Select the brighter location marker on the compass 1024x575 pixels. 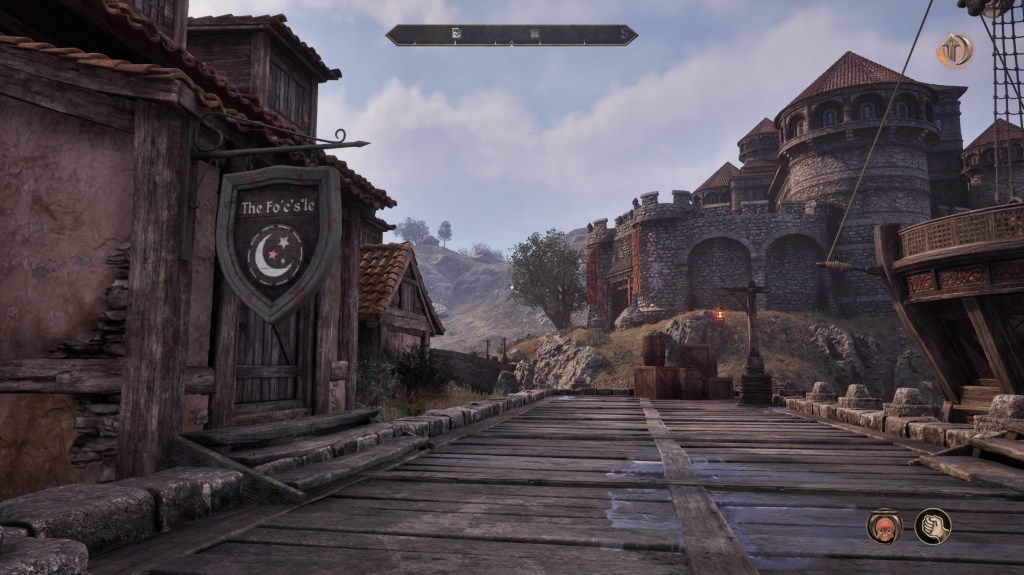(x=456, y=34)
